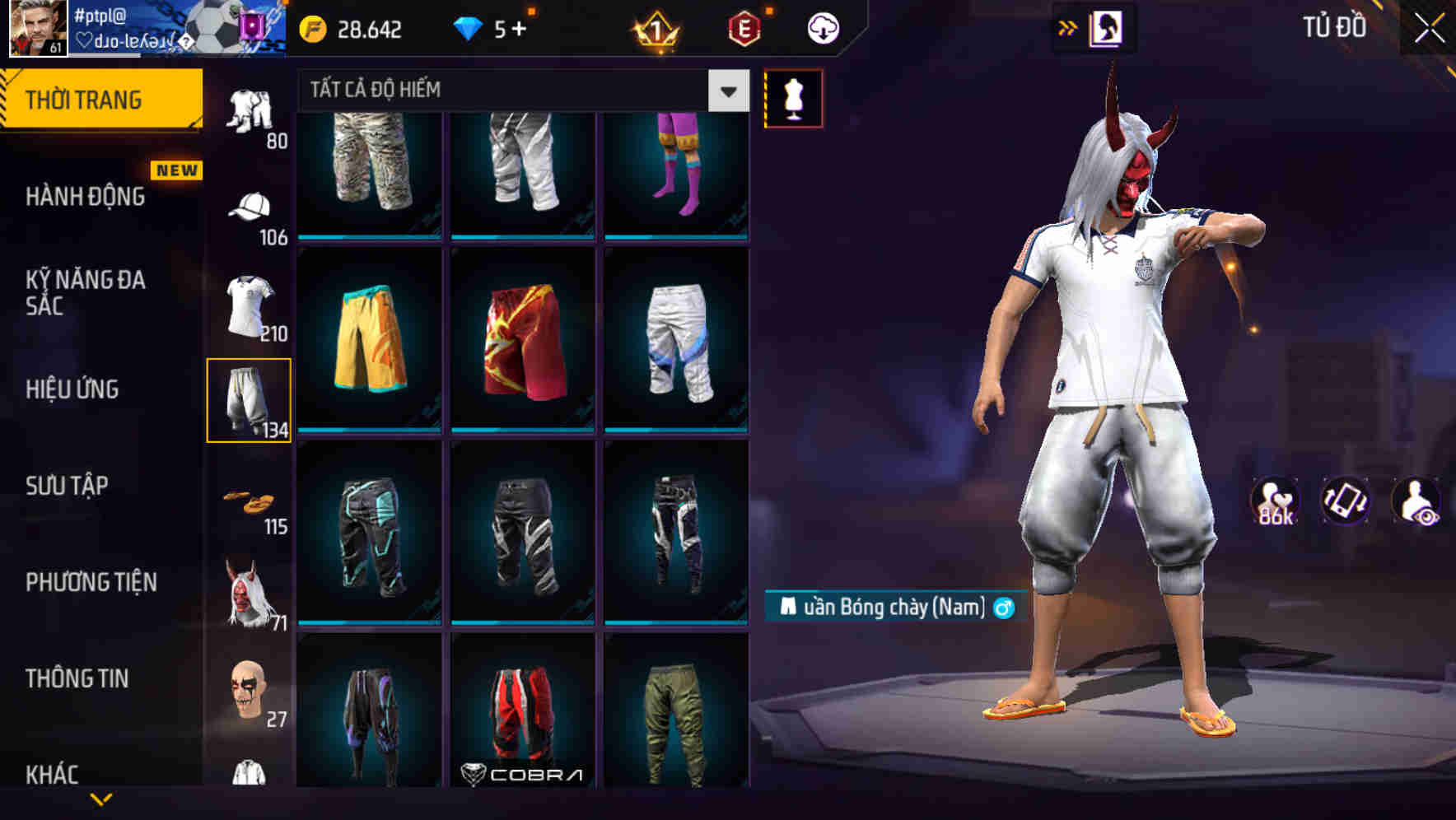Select the mannequin outfit preset icon
Viewport: 1456px width, 820px height.
click(x=793, y=96)
